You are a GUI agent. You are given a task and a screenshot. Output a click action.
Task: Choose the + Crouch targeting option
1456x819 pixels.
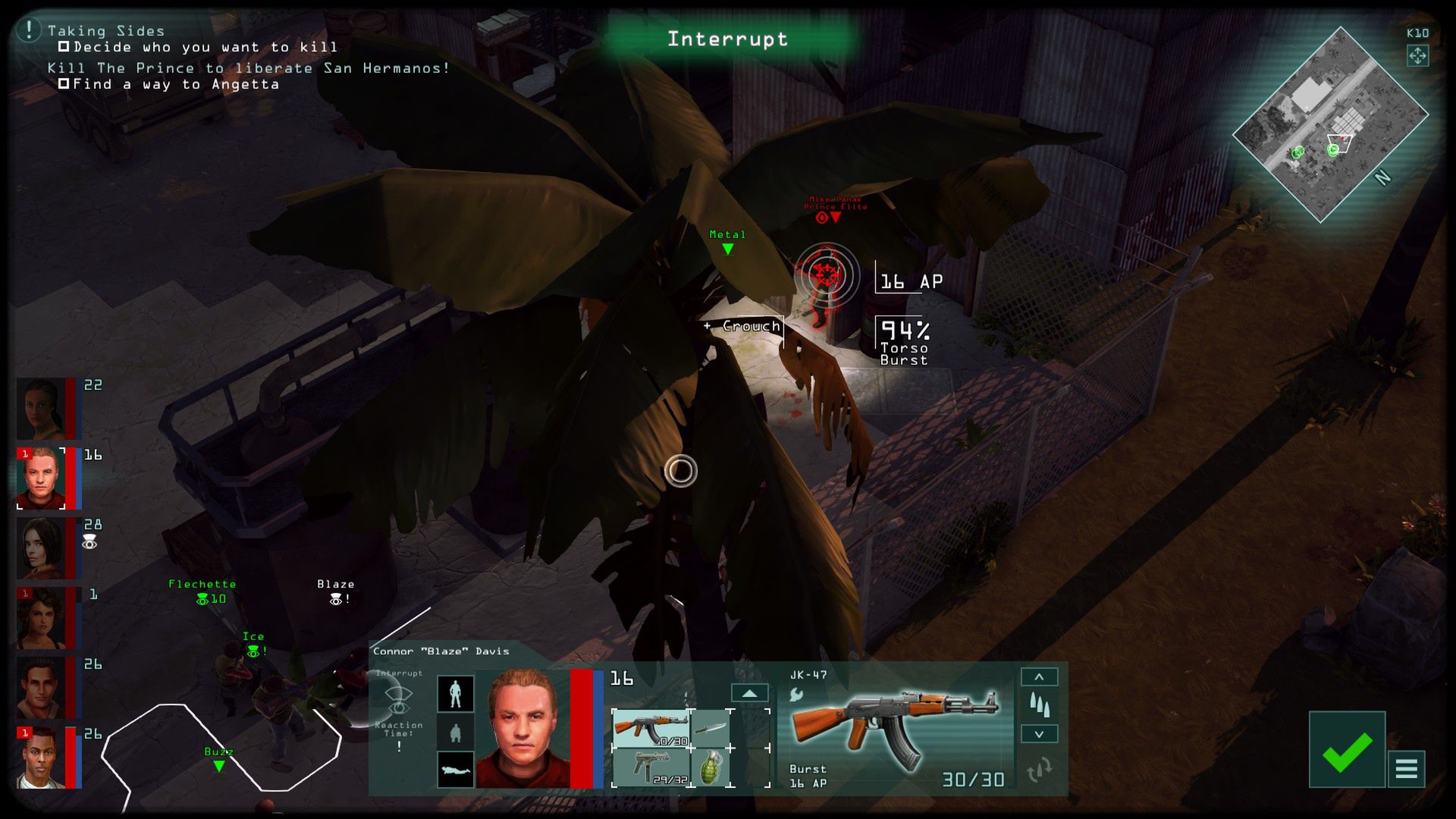point(743,326)
